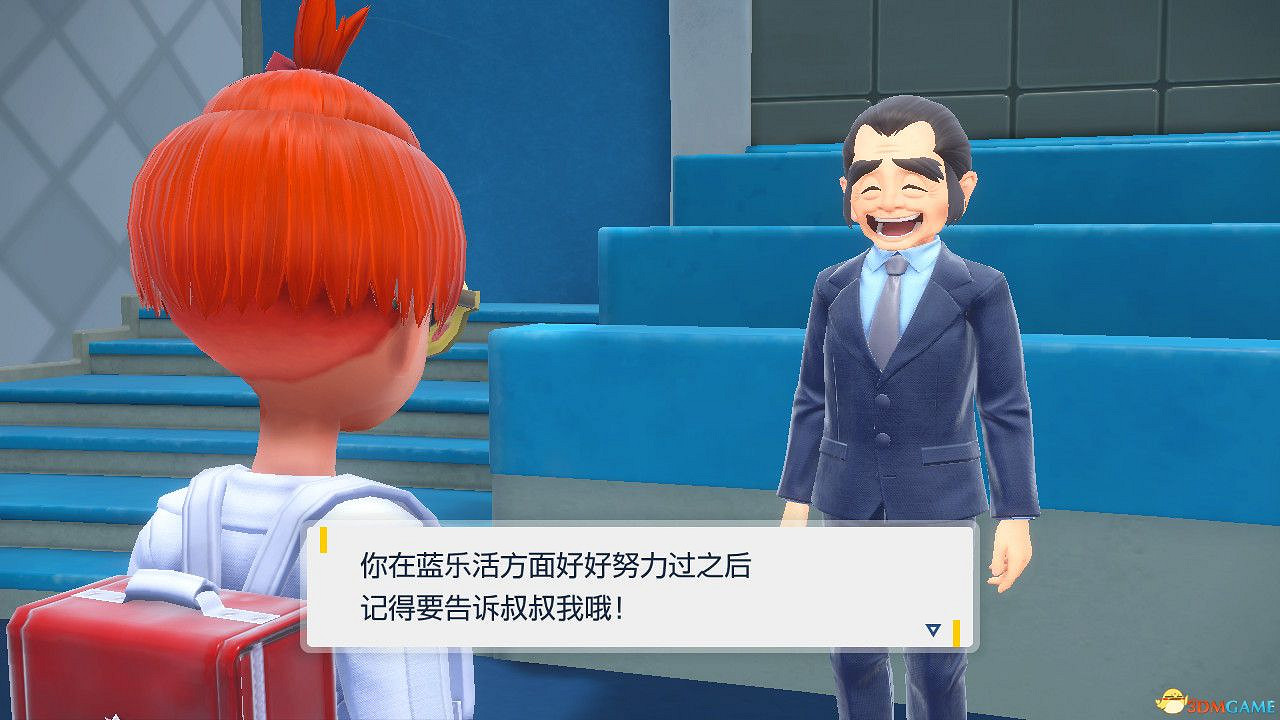The height and width of the screenshot is (720, 1280).
Task: Expand the dialogue by clicking its triangle marker
Action: click(x=933, y=630)
